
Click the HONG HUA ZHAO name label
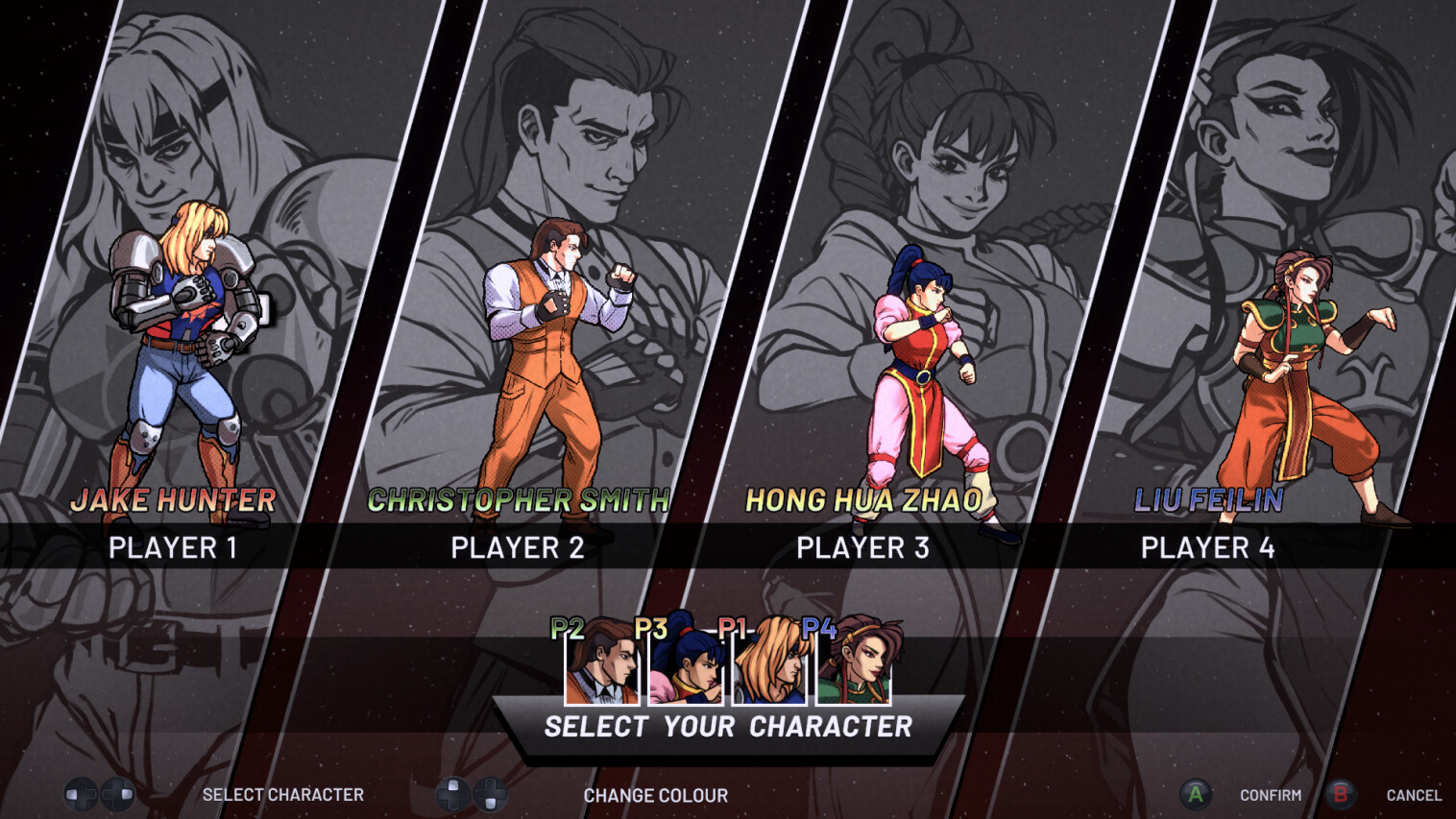pyautogui.click(x=863, y=499)
